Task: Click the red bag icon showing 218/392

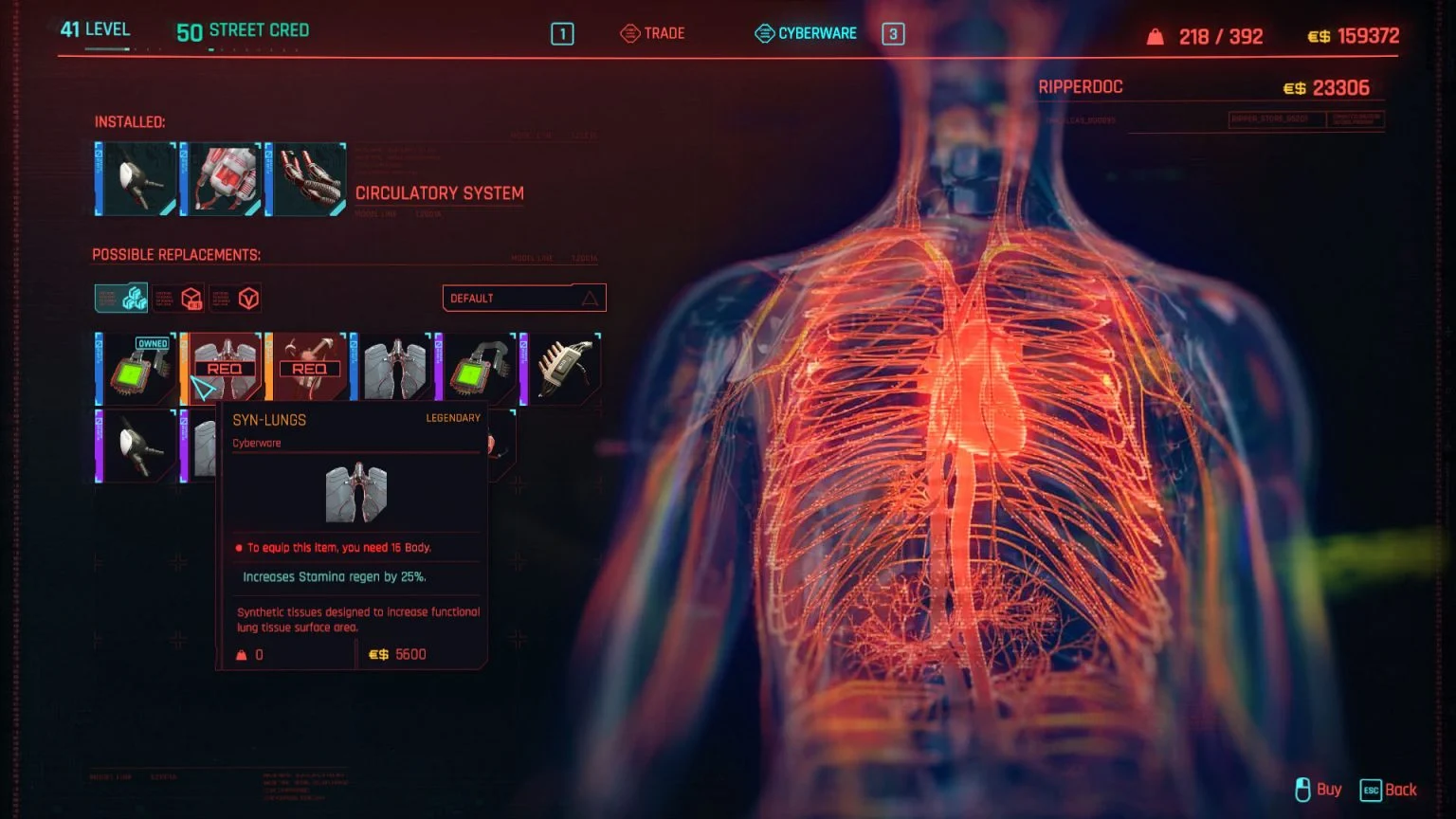Action: point(1155,36)
